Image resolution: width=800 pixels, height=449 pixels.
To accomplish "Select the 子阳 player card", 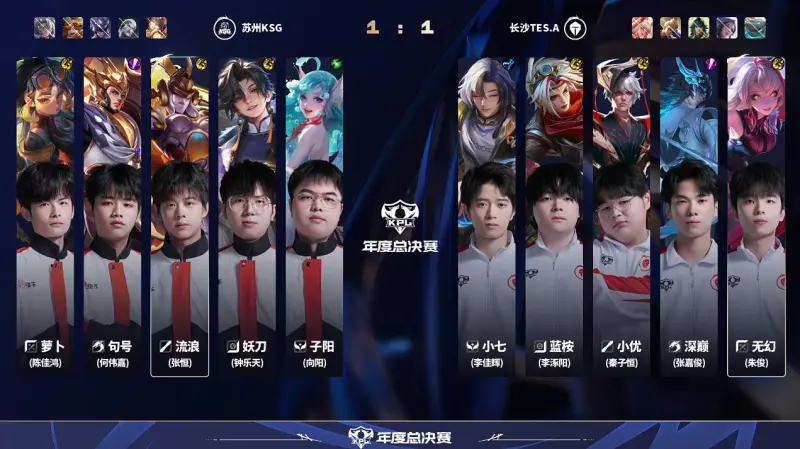I will coord(314,216).
